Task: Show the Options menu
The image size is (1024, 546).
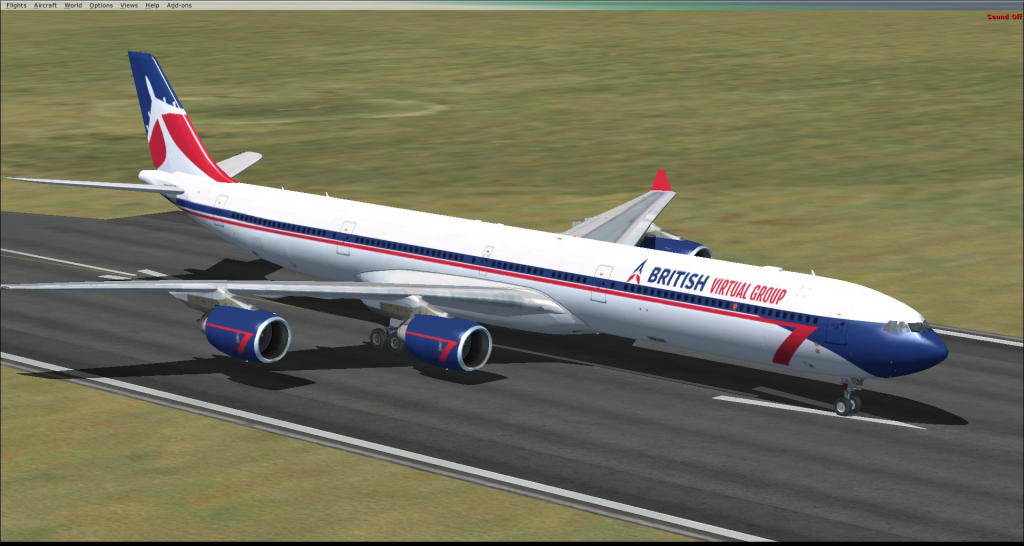Action: point(101,5)
